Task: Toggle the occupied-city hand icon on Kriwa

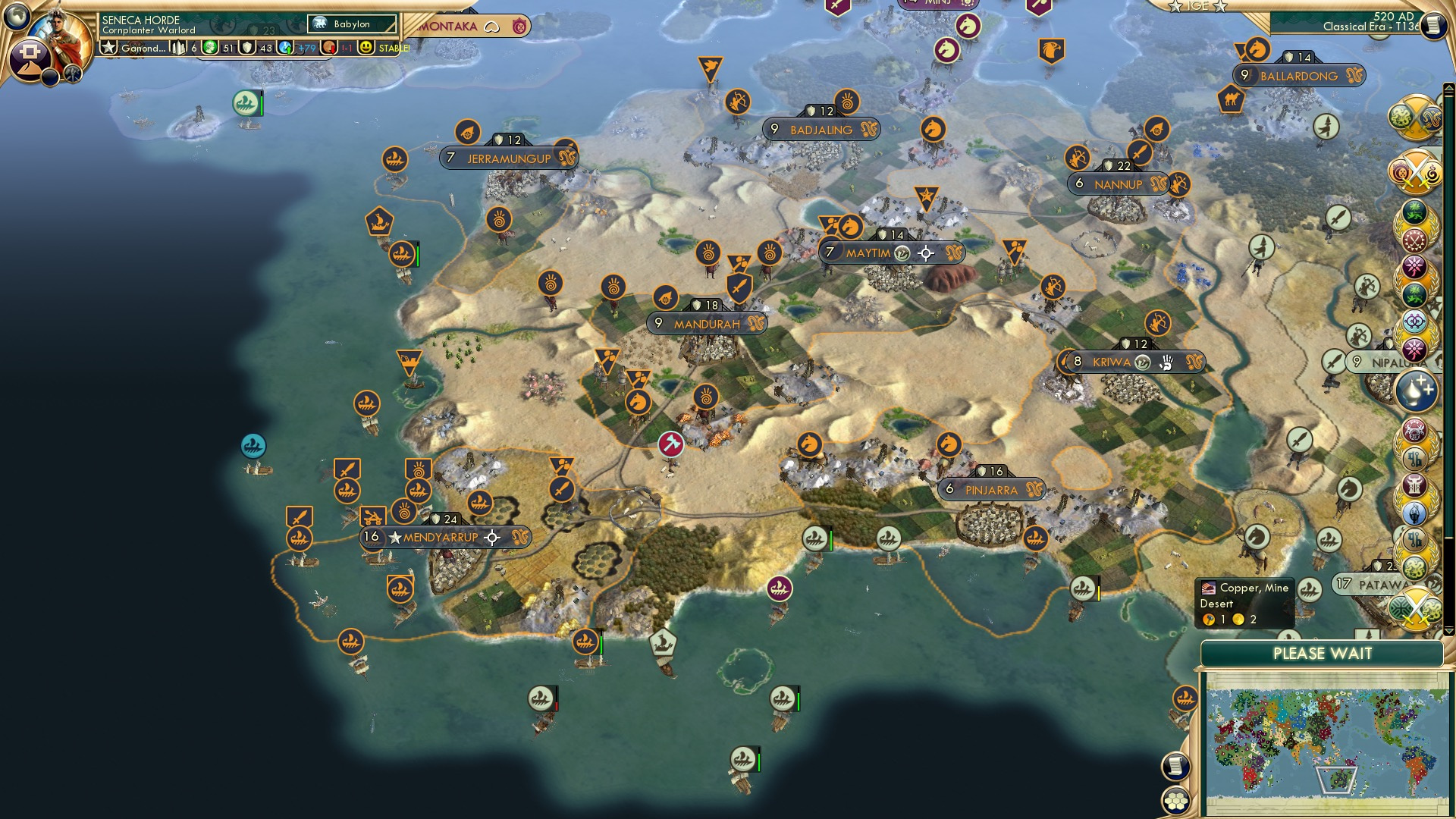Action: click(x=1168, y=363)
